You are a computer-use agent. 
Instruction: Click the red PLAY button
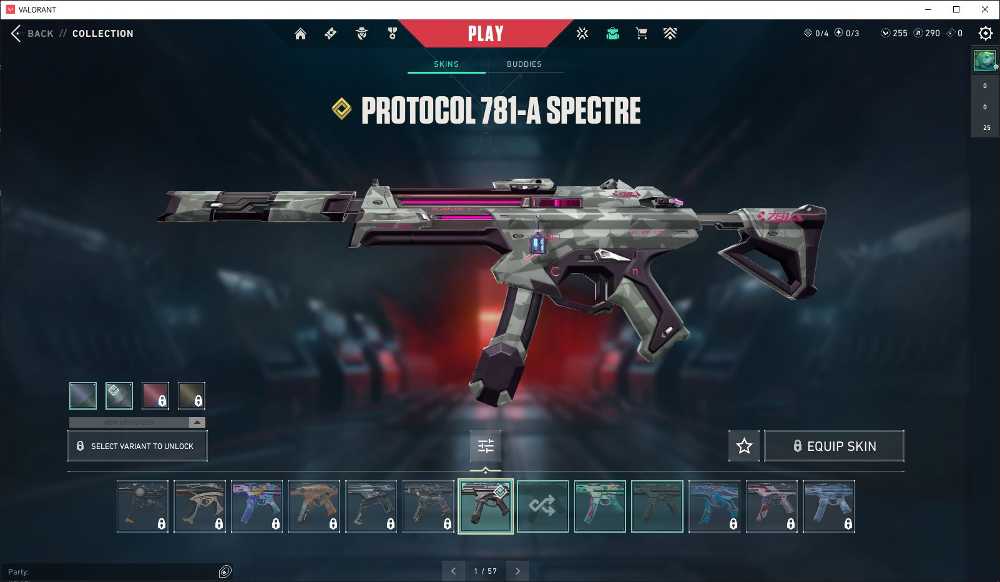(x=485, y=33)
